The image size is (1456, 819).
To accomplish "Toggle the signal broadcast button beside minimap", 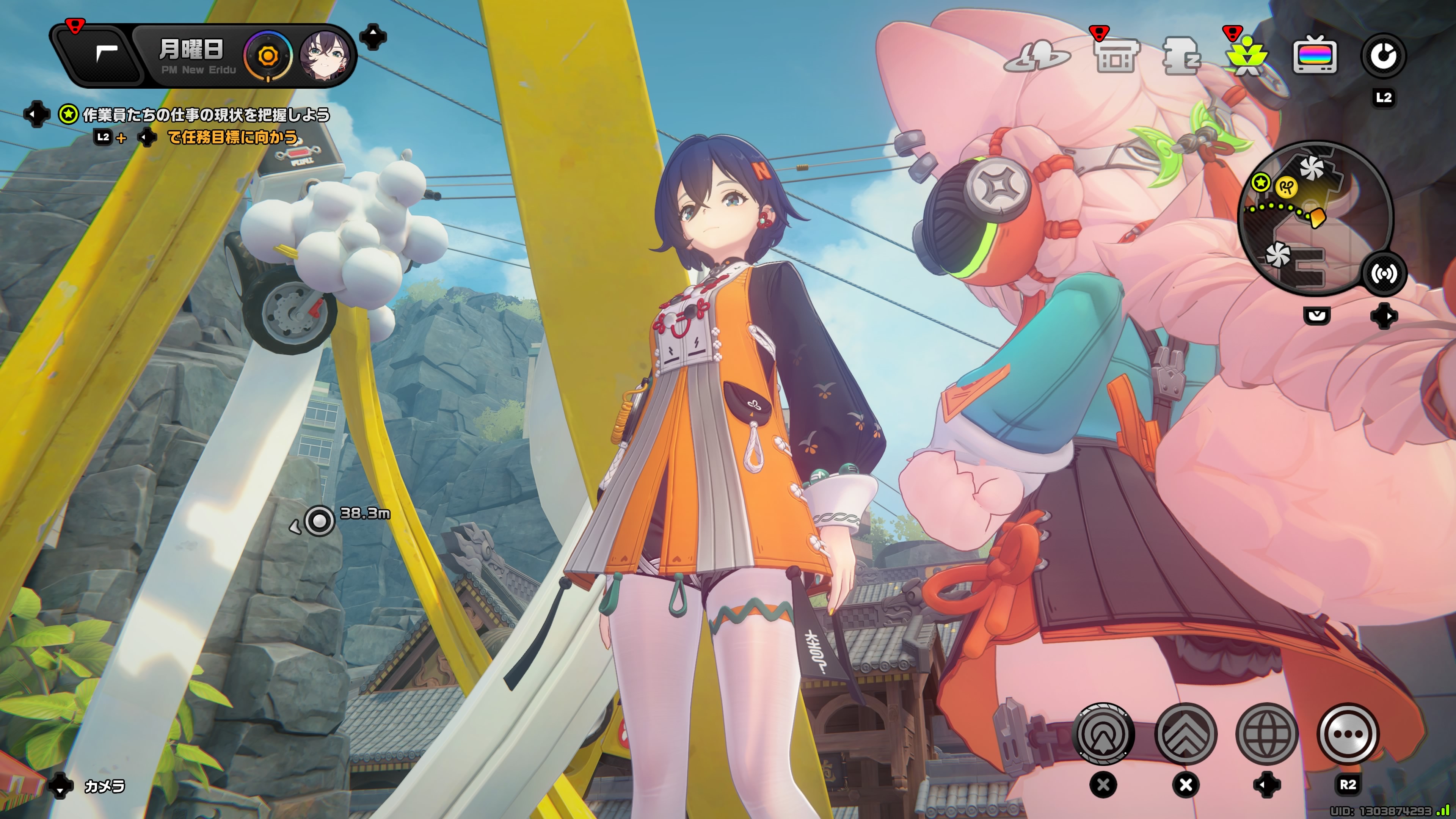I will (1384, 274).
